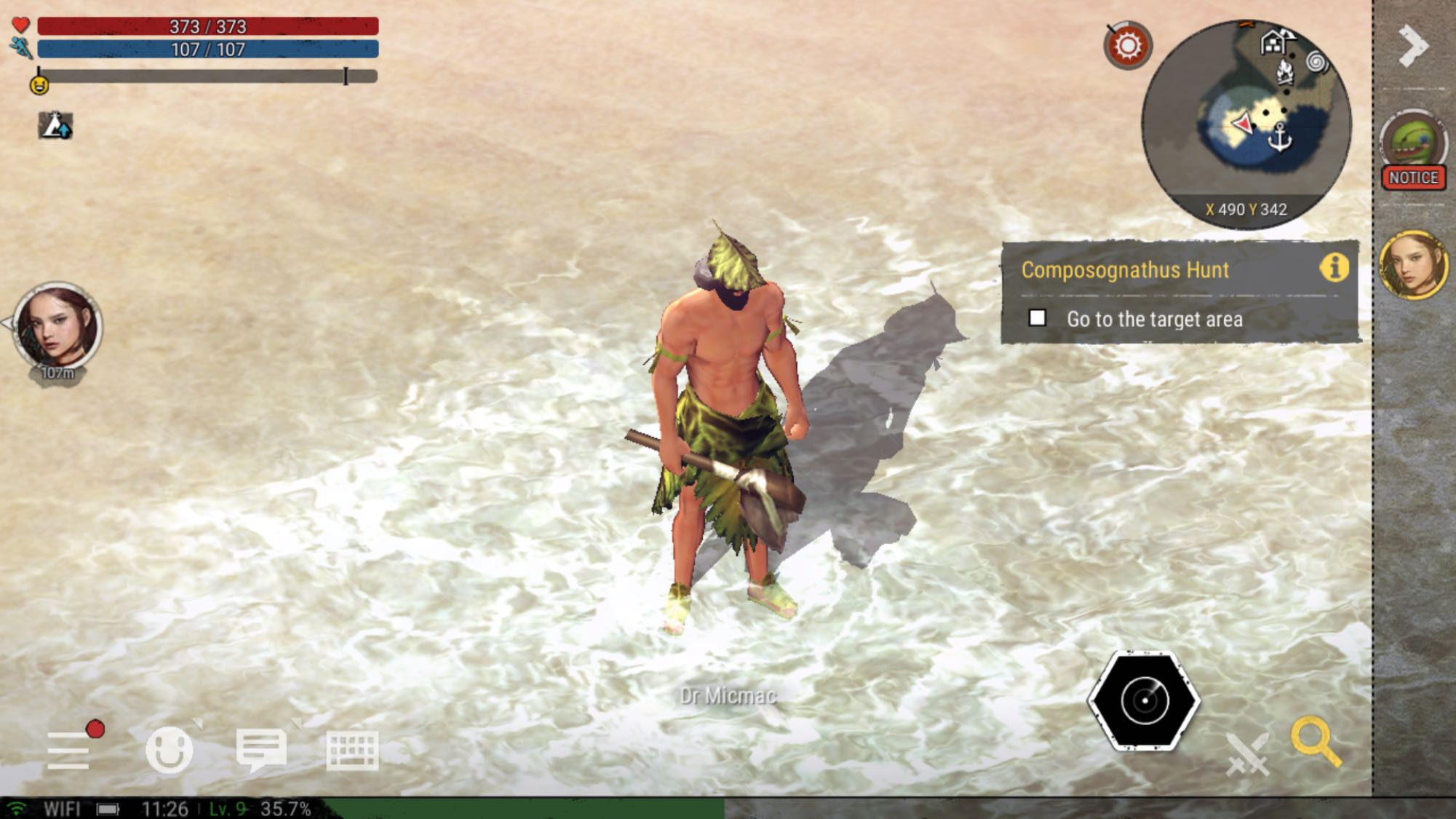
Task: Select the gold-framed woman portrait
Action: pyautogui.click(x=1413, y=265)
